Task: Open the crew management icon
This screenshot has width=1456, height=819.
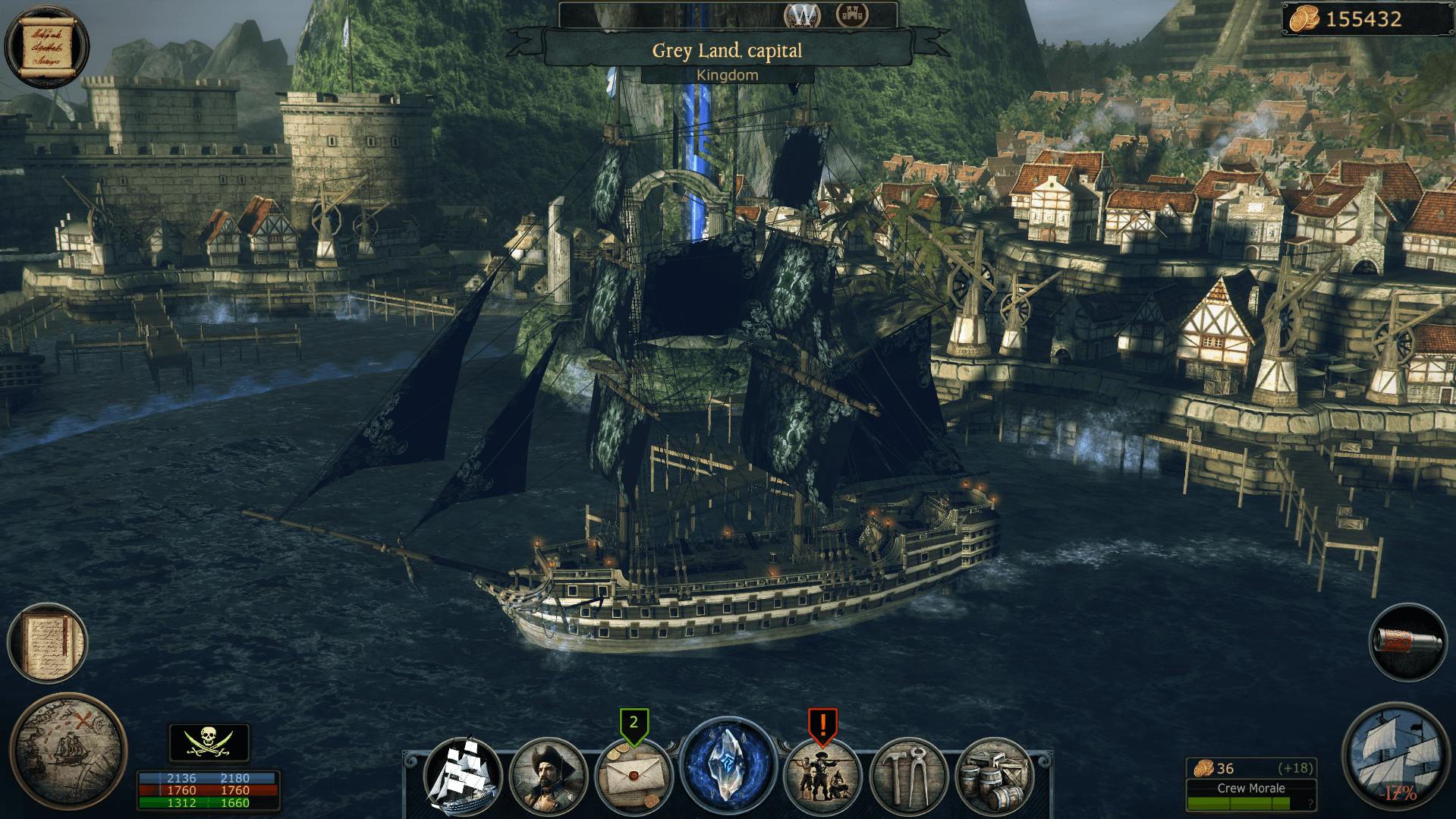Action: point(822,777)
